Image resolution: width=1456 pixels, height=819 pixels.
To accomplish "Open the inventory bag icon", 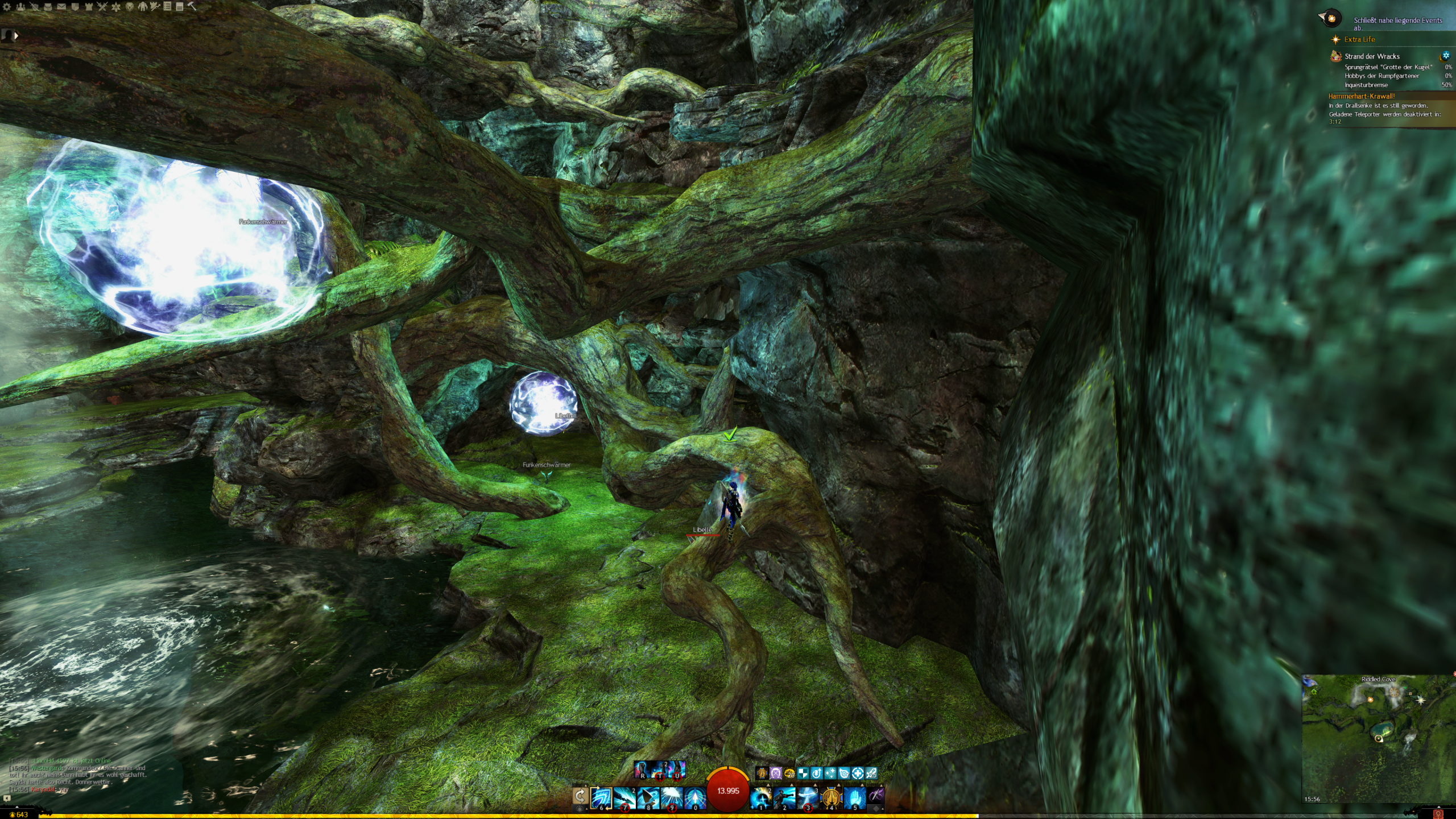I will point(48,7).
